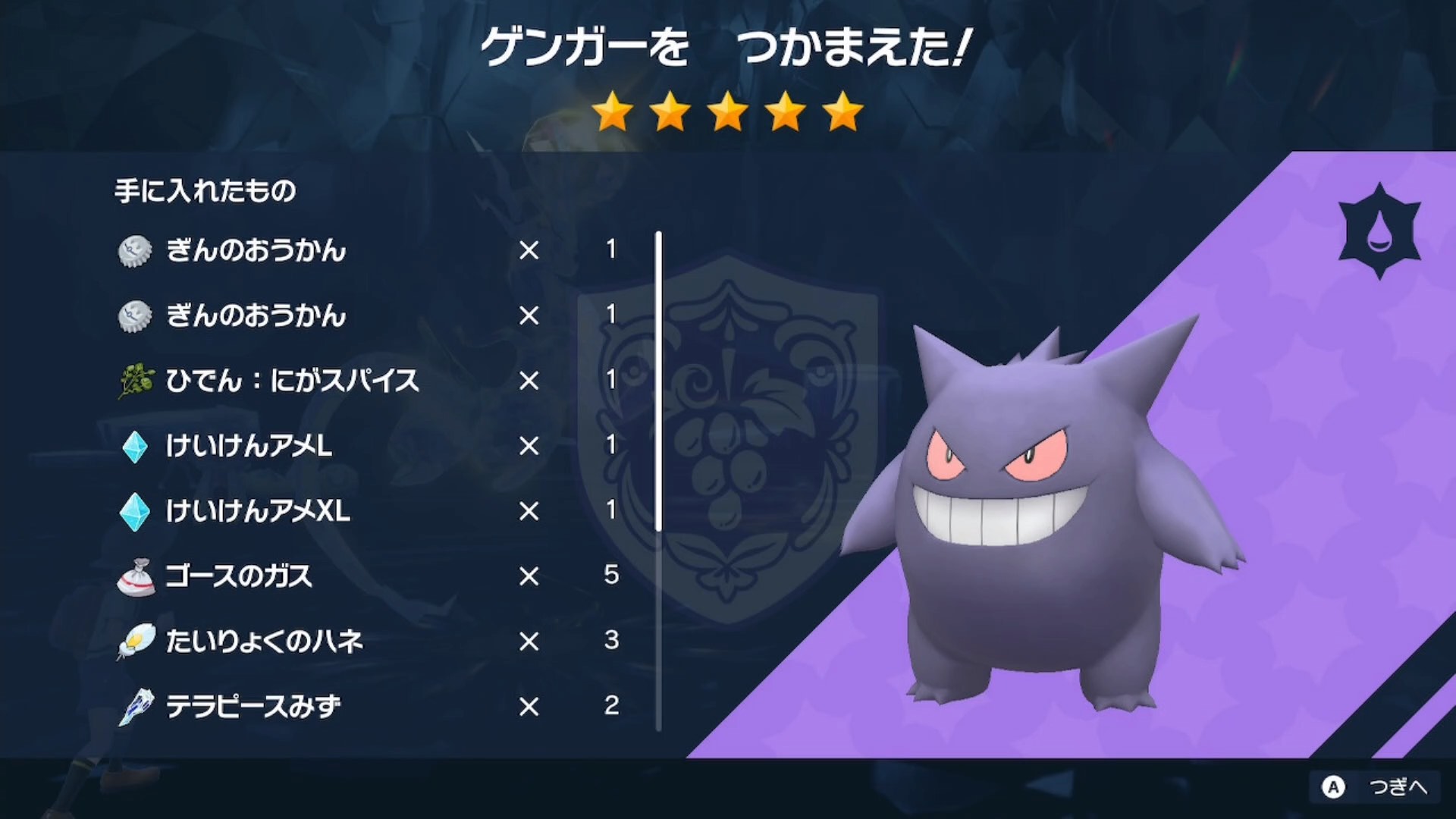
Task: Select the middle star above the item list
Action: click(728, 112)
